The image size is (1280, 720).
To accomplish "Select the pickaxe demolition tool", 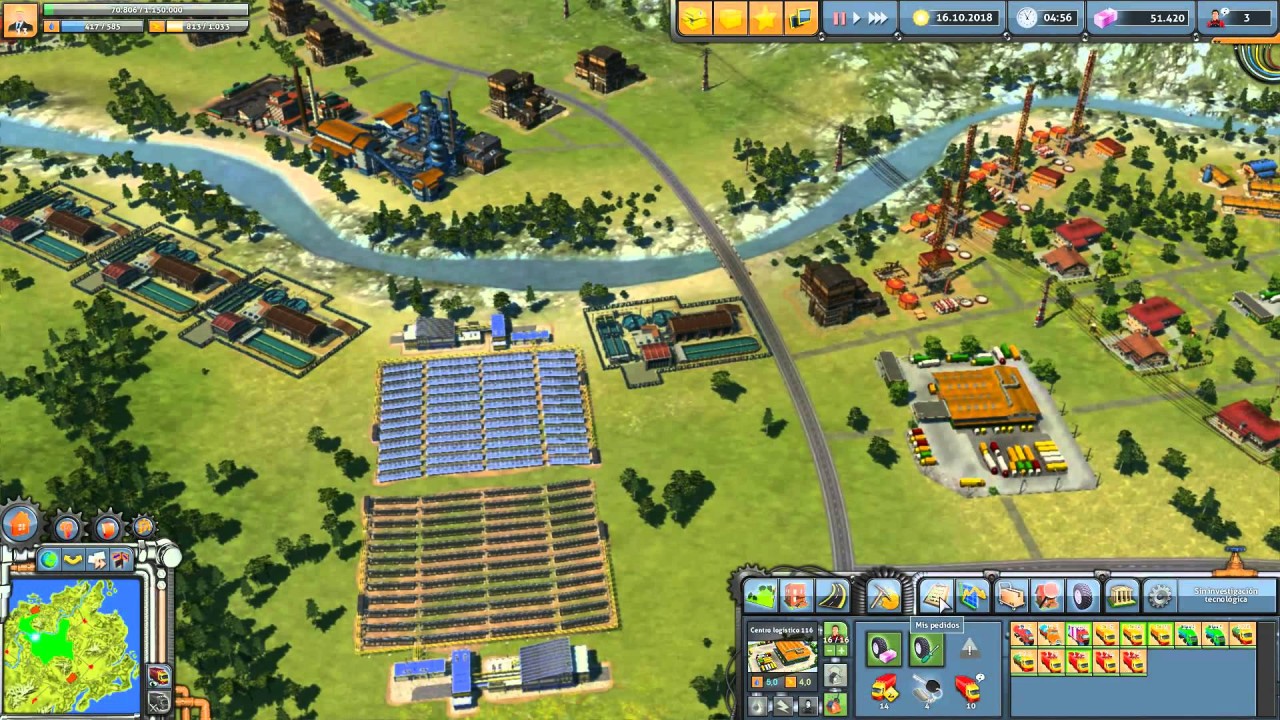I will coord(884,596).
